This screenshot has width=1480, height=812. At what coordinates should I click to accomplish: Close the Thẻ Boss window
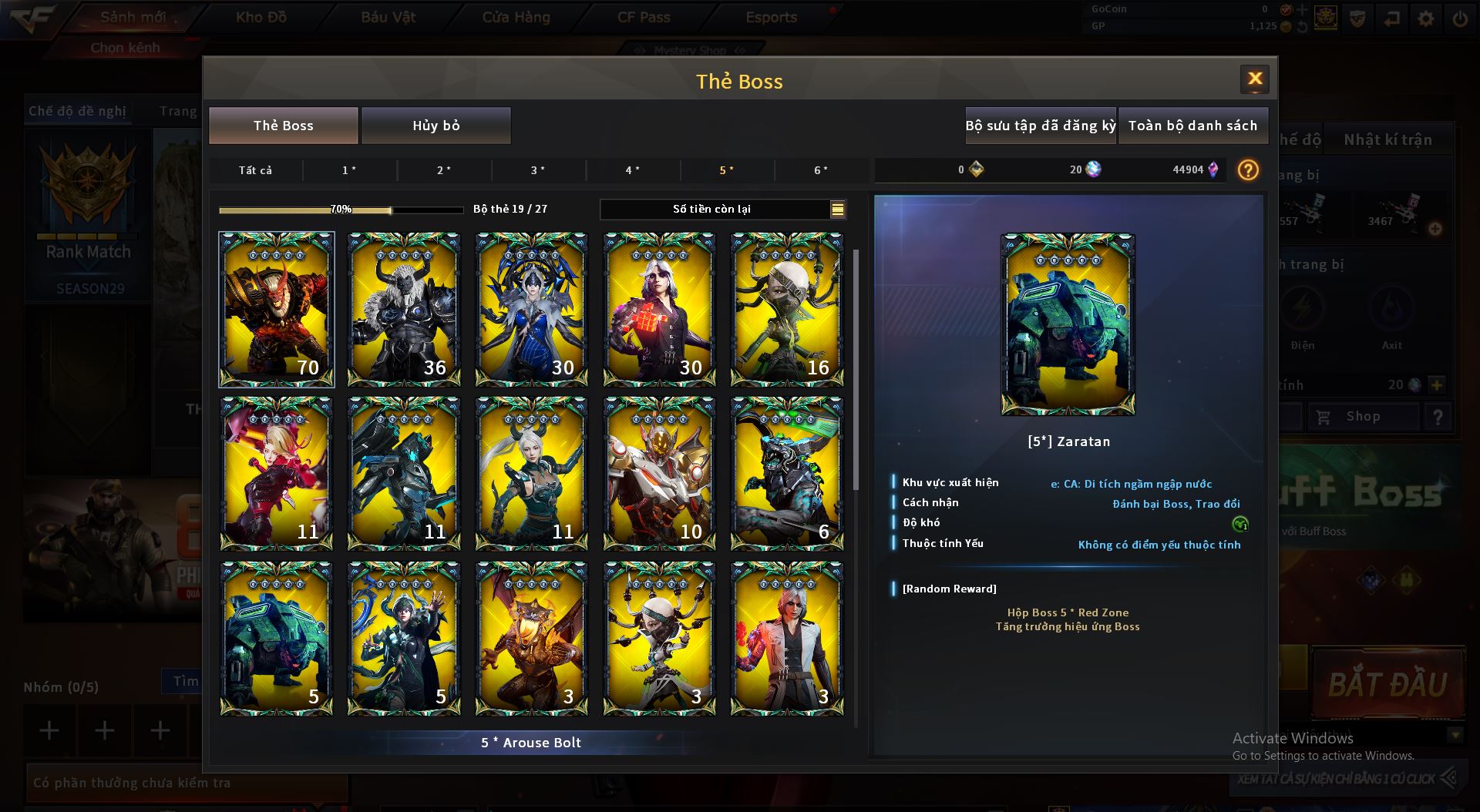[x=1254, y=79]
